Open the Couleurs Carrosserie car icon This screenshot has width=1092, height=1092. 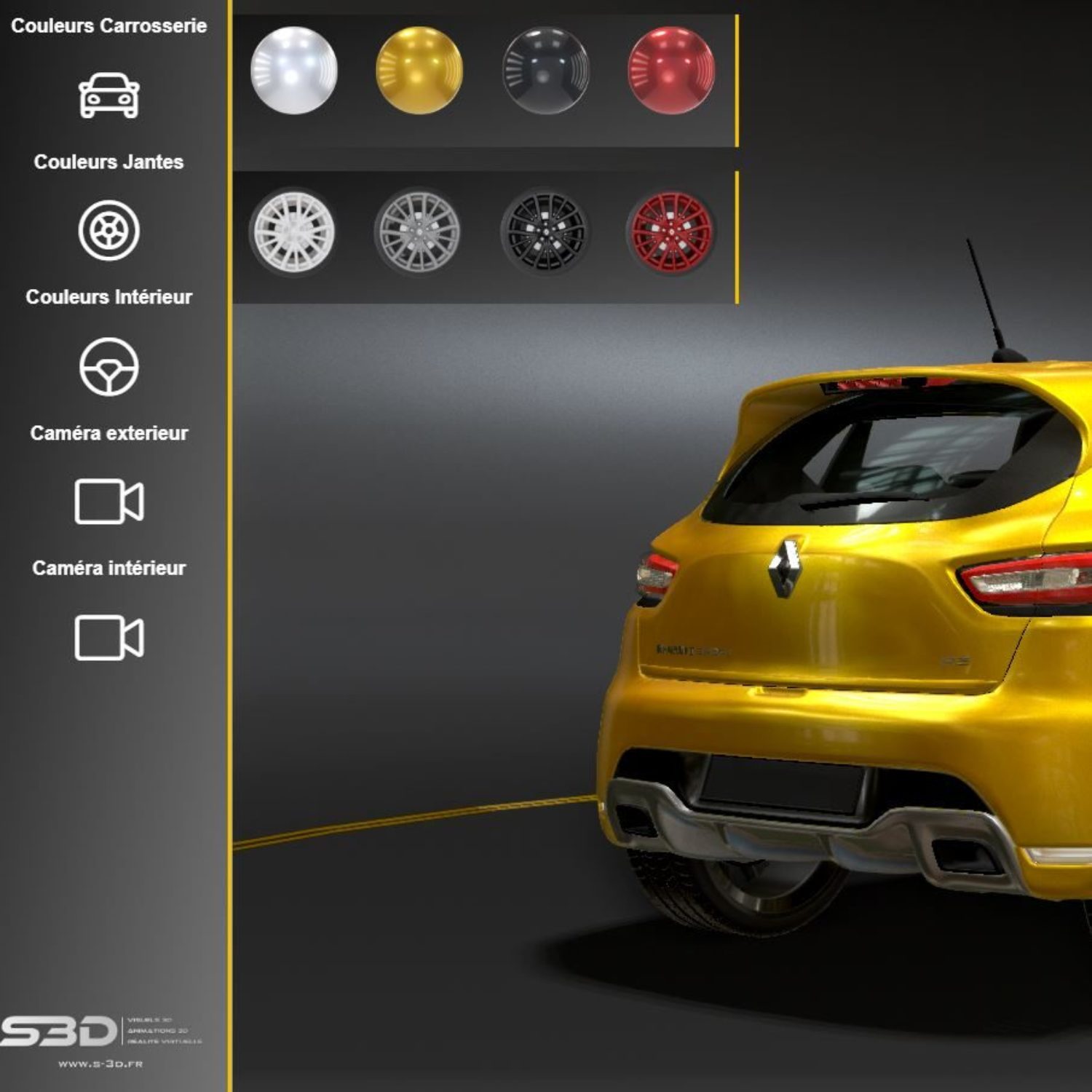[x=108, y=95]
